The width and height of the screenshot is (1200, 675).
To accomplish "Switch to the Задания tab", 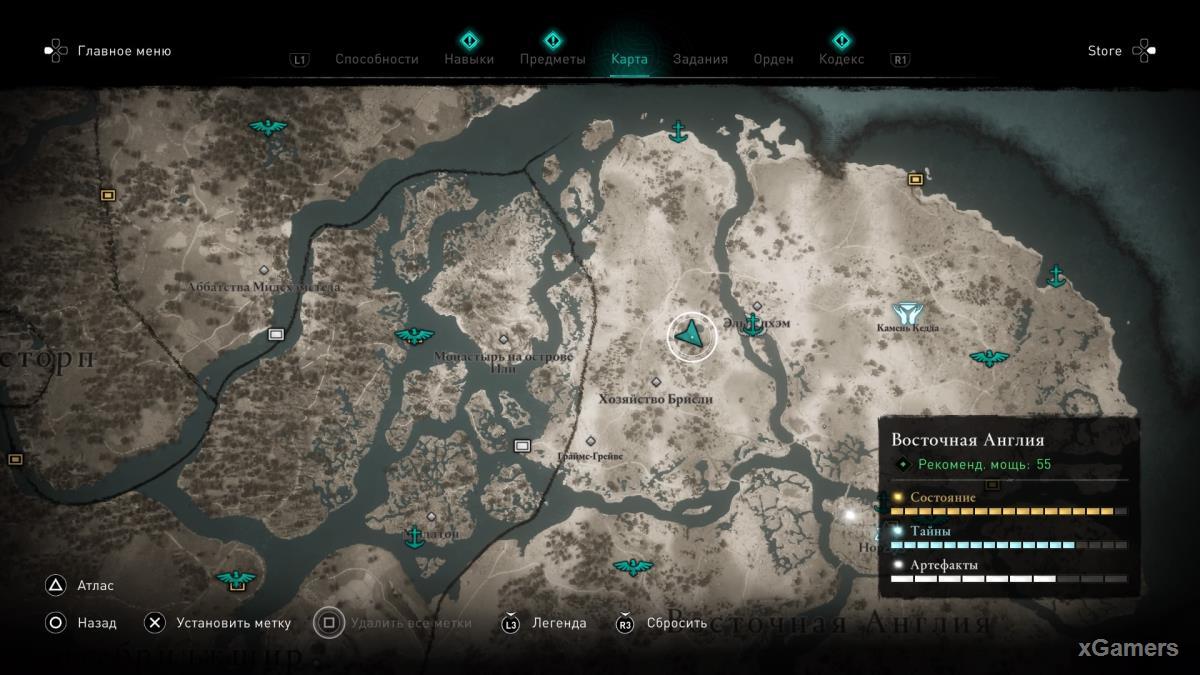I will [x=700, y=59].
